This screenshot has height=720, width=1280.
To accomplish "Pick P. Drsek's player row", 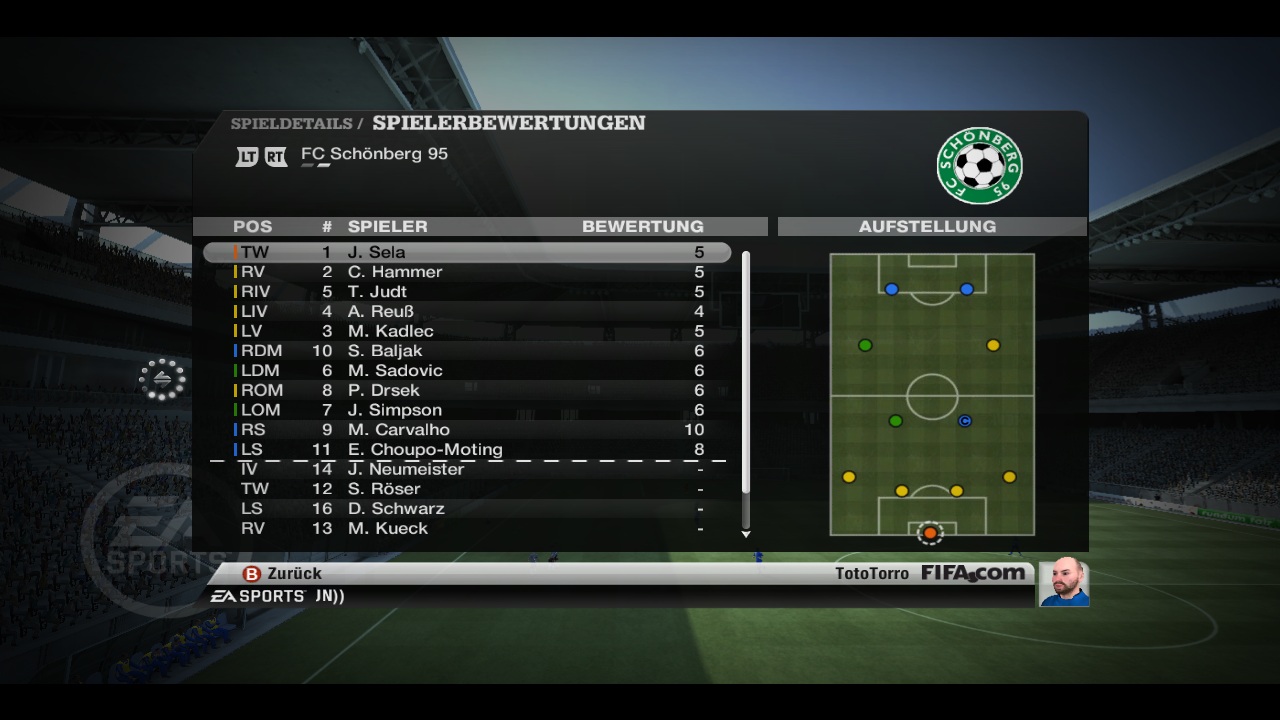I will coord(467,390).
